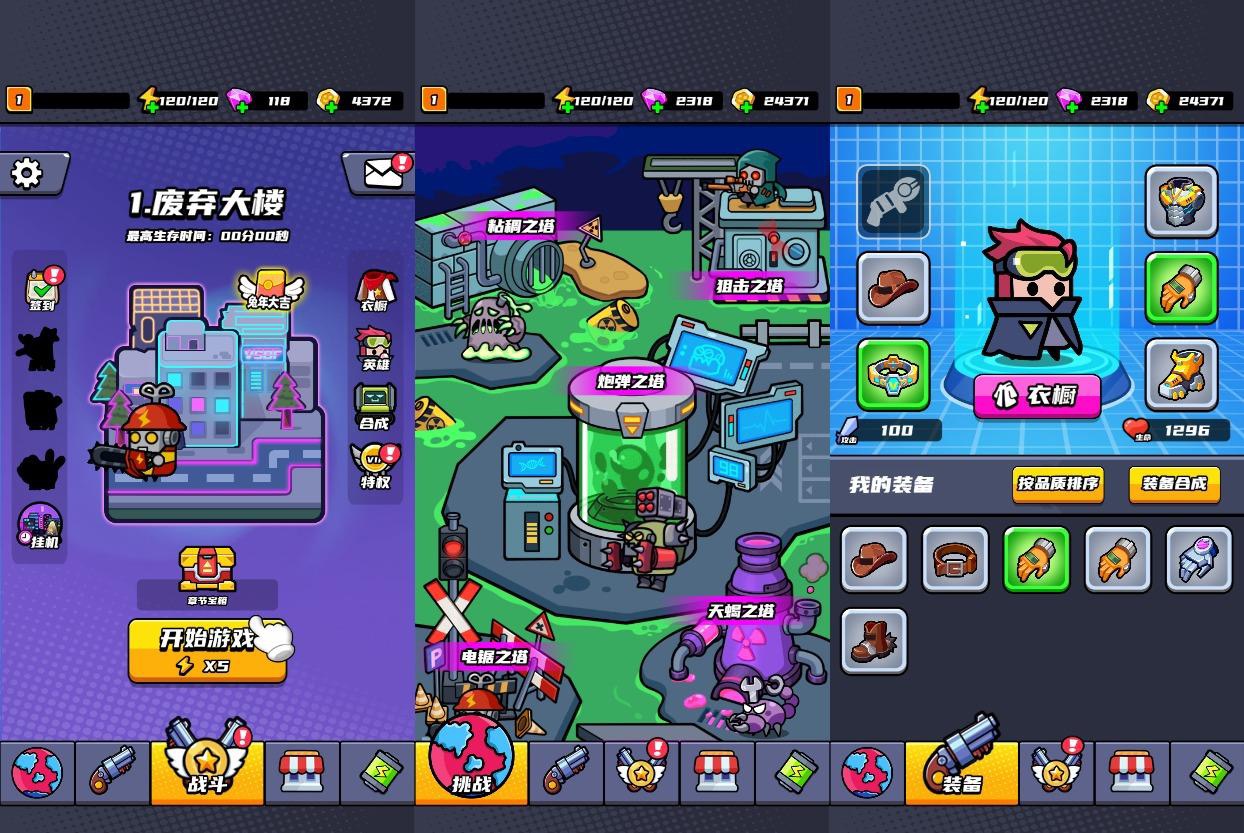Choose the 电锯之塔 chainsaw tower
Screen dimensions: 1244x833
click(x=494, y=657)
